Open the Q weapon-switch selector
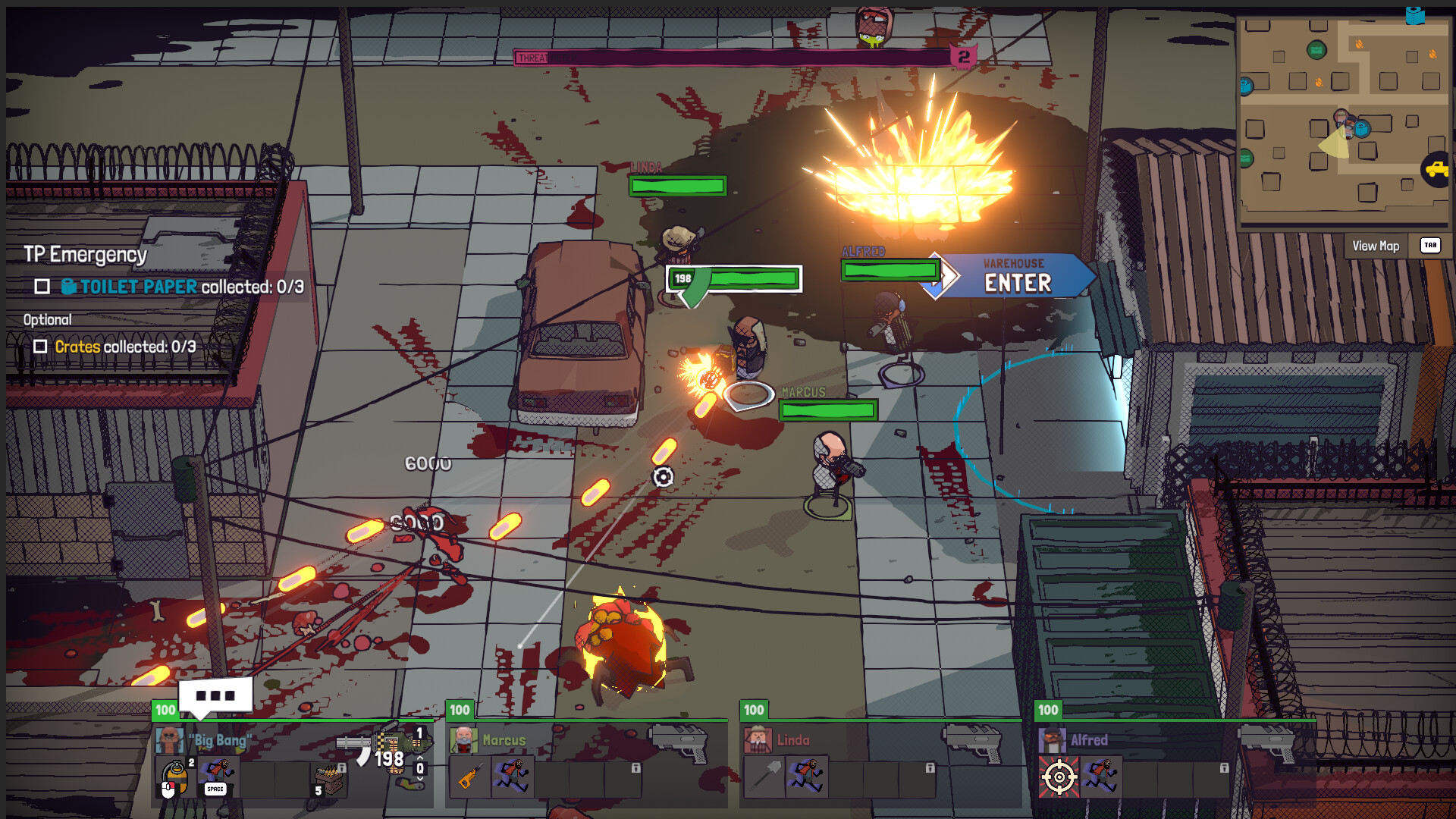Viewport: 1456px width, 819px height. click(x=419, y=768)
